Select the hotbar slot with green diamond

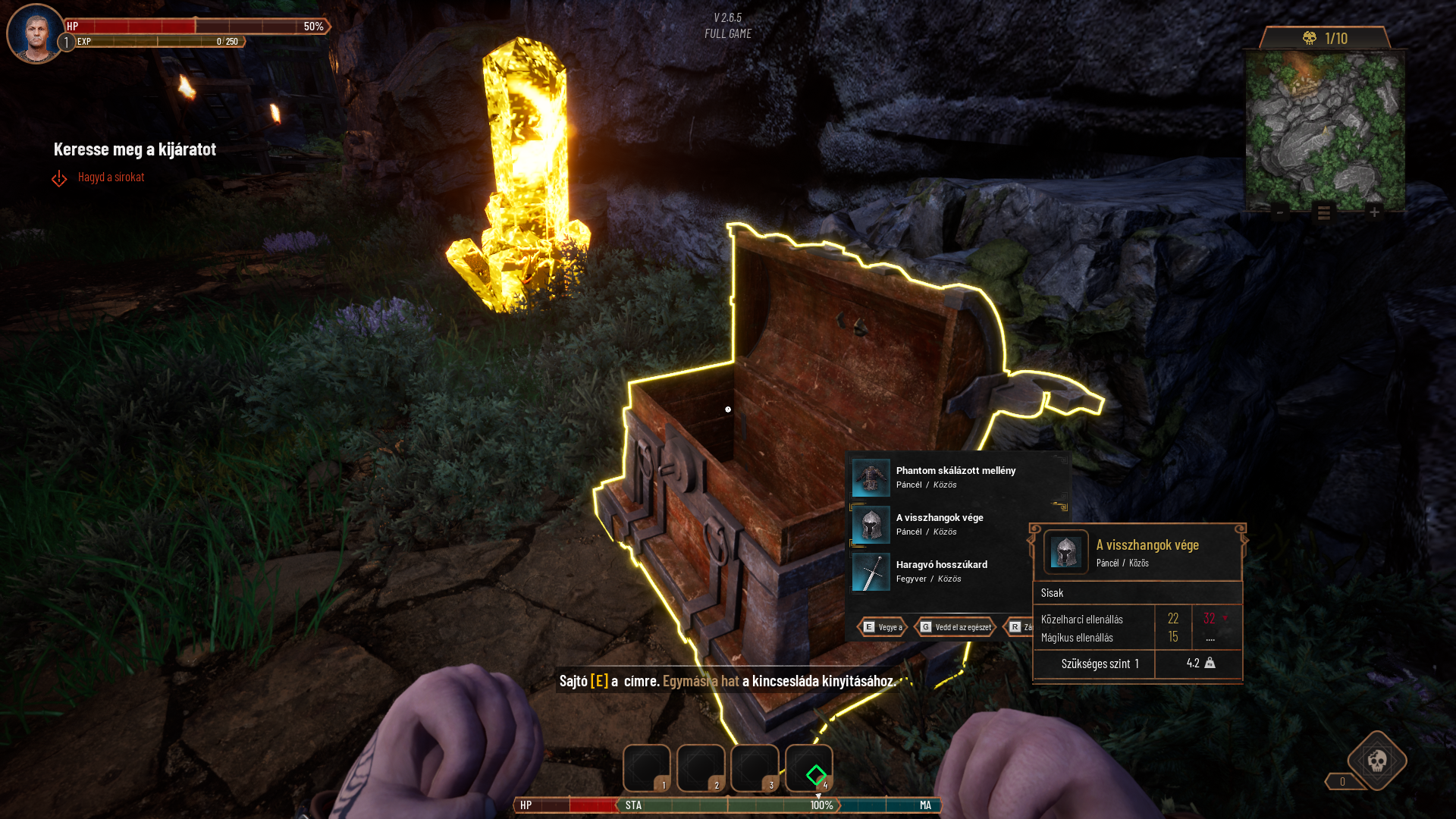pyautogui.click(x=809, y=769)
